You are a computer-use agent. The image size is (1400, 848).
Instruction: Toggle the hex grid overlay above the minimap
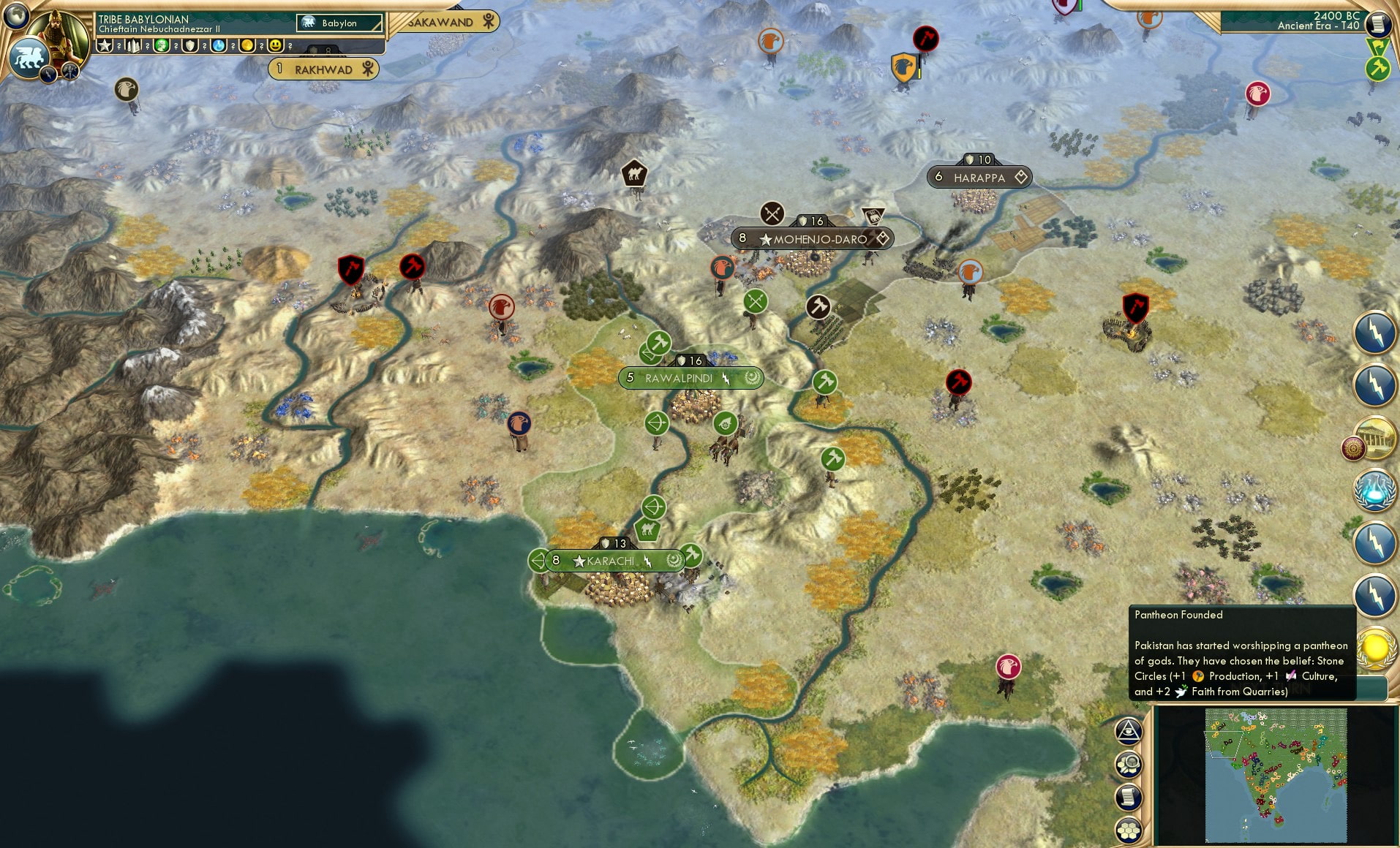pyautogui.click(x=1127, y=830)
